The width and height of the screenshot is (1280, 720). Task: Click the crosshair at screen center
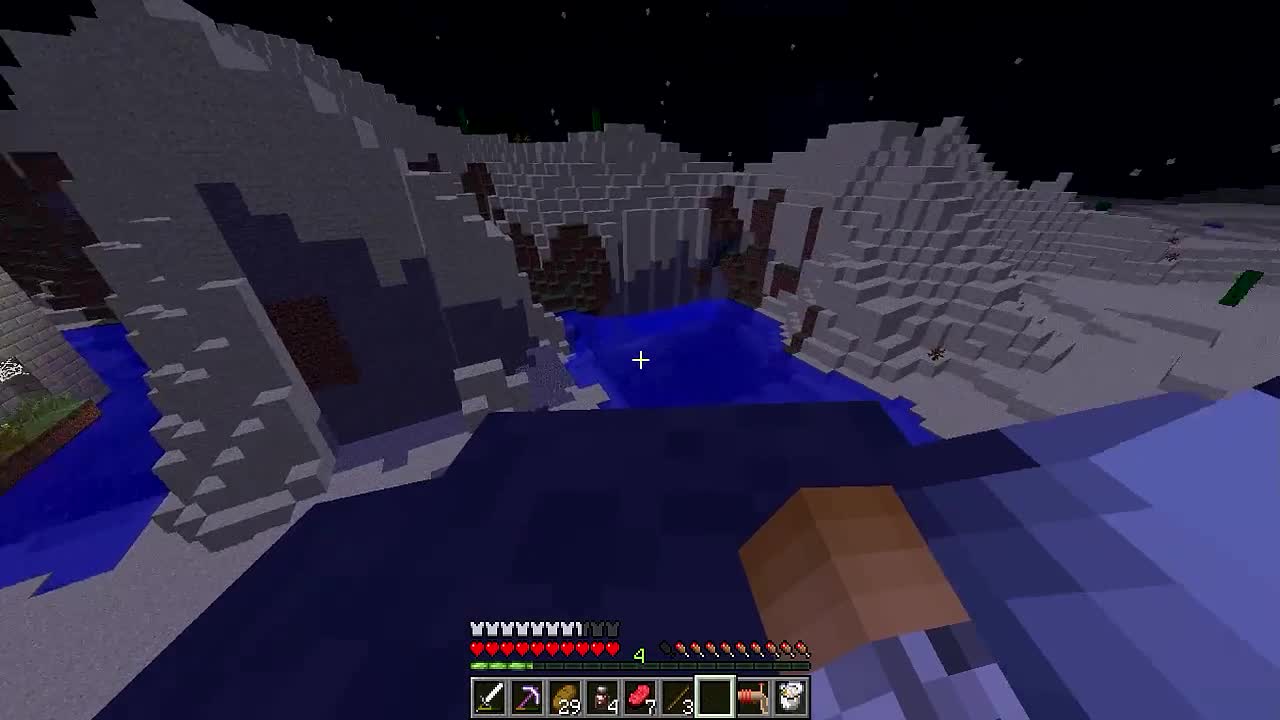tap(640, 360)
